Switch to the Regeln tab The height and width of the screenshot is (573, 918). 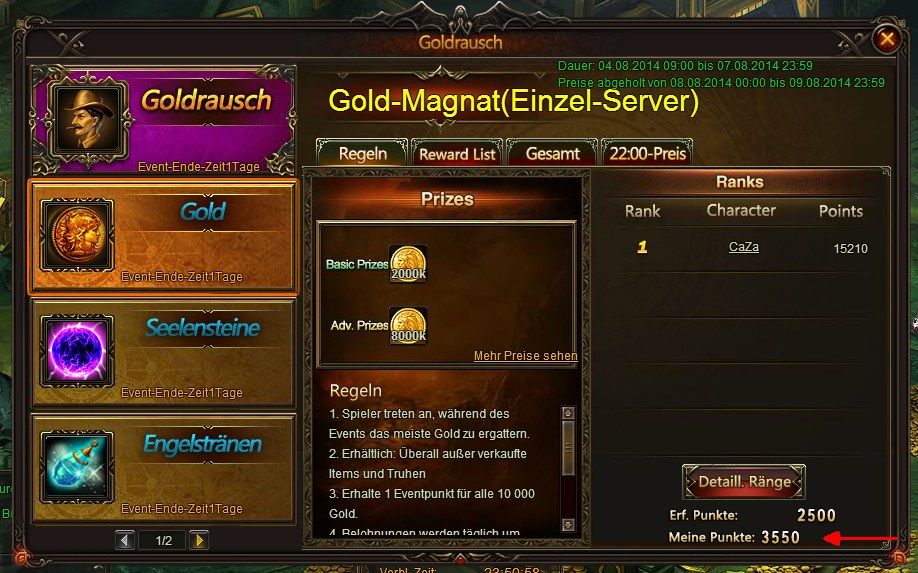click(362, 154)
